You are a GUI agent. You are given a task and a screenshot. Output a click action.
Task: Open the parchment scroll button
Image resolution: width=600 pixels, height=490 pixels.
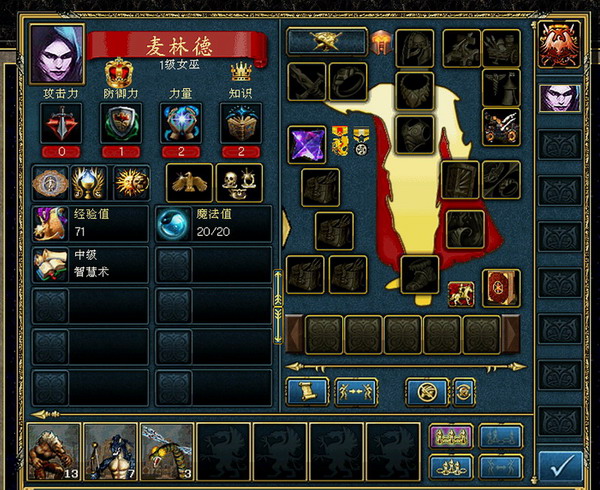tap(307, 391)
